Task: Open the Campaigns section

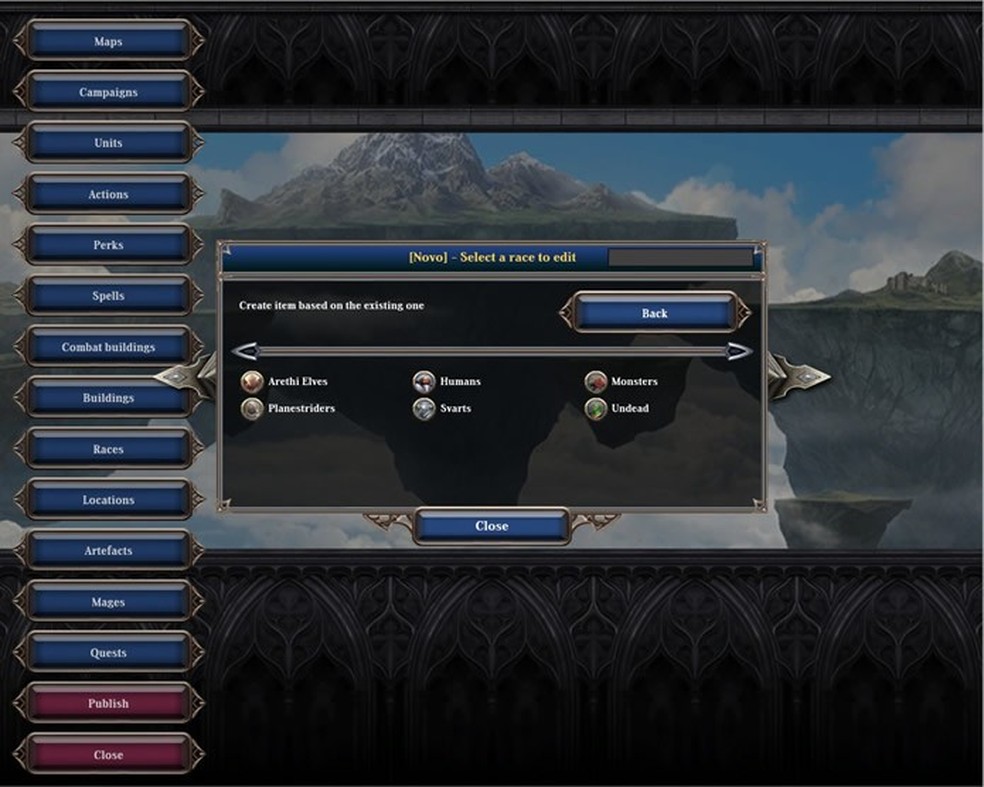Action: pyautogui.click(x=108, y=93)
